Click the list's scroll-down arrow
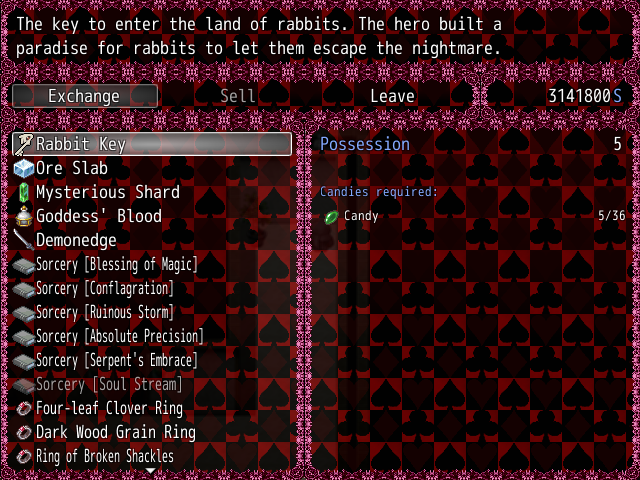 click(x=151, y=470)
